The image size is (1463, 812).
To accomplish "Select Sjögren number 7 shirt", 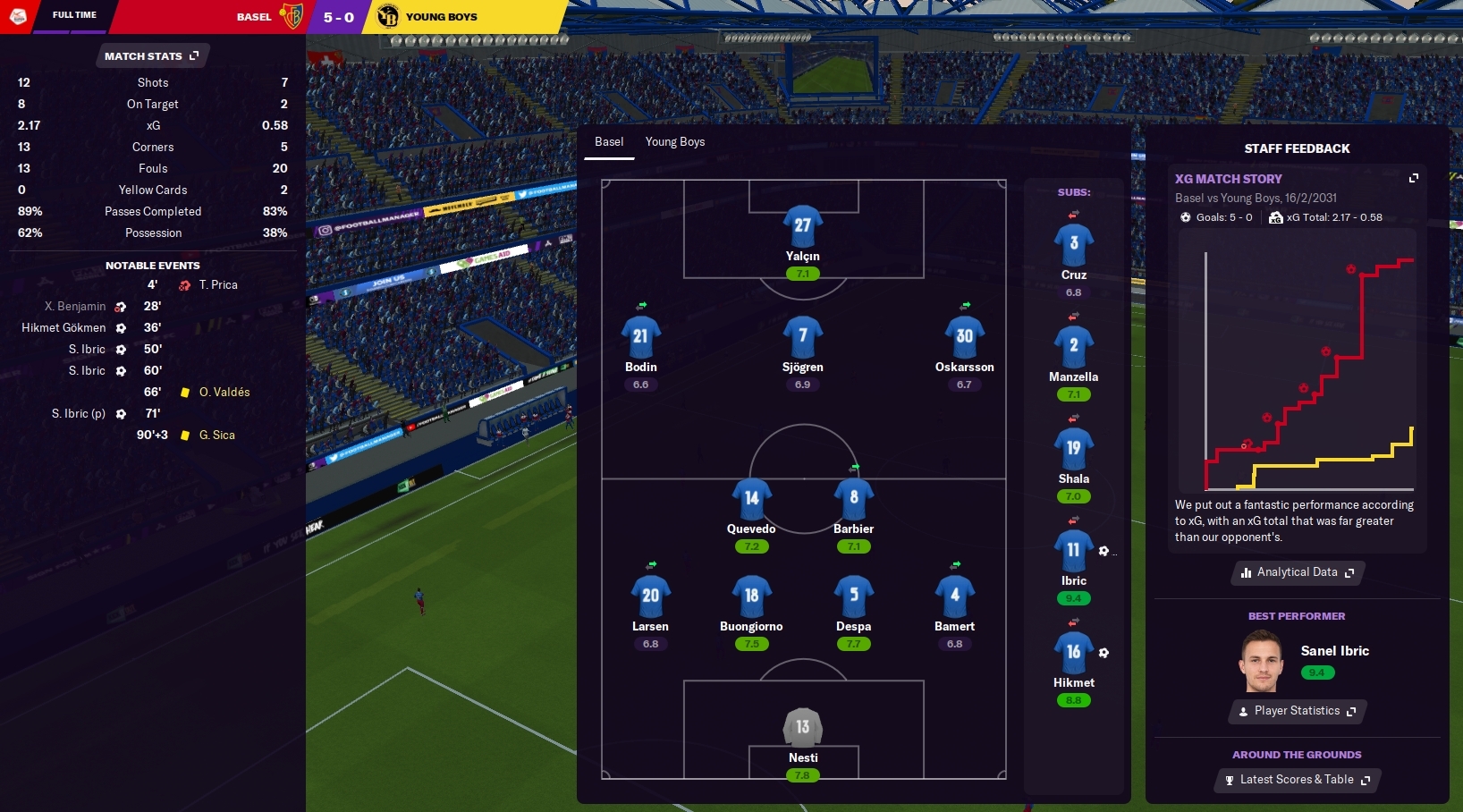I will (802, 337).
